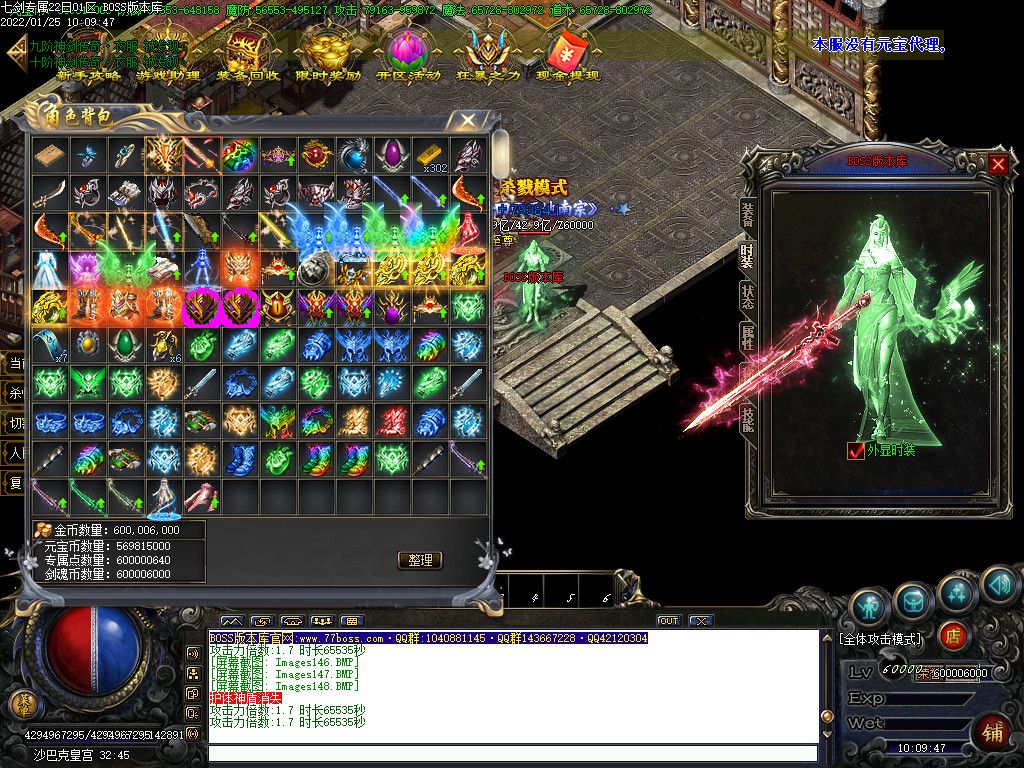This screenshot has width=1024, height=768.
Task: Close the BOSS版本库 character panel
Action: [998, 163]
